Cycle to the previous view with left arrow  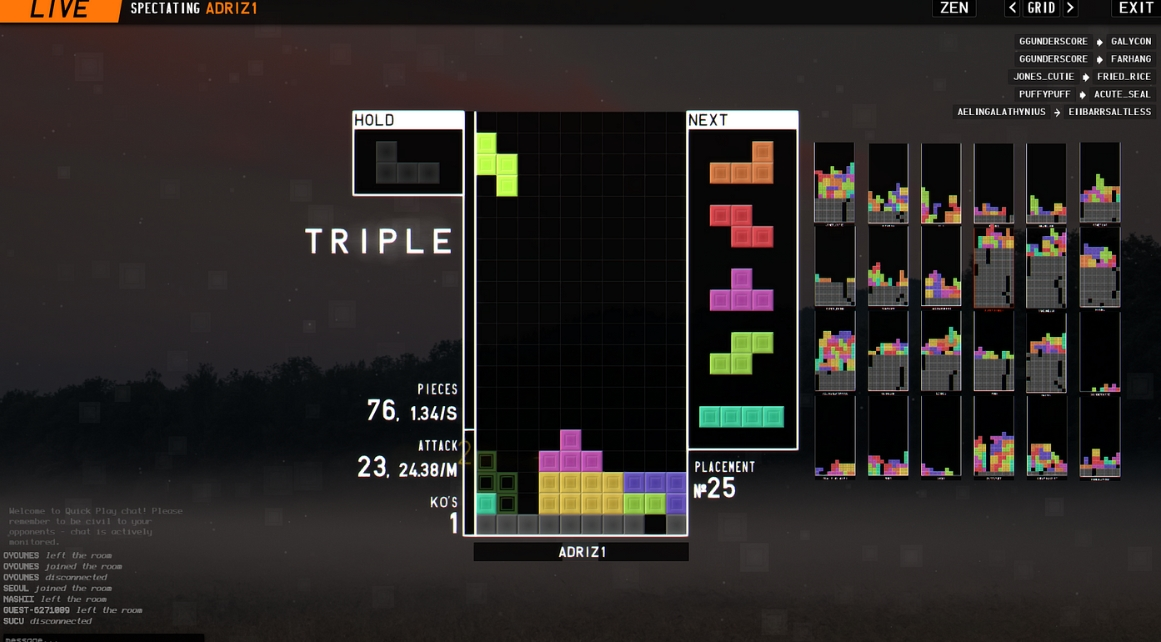pos(1012,8)
